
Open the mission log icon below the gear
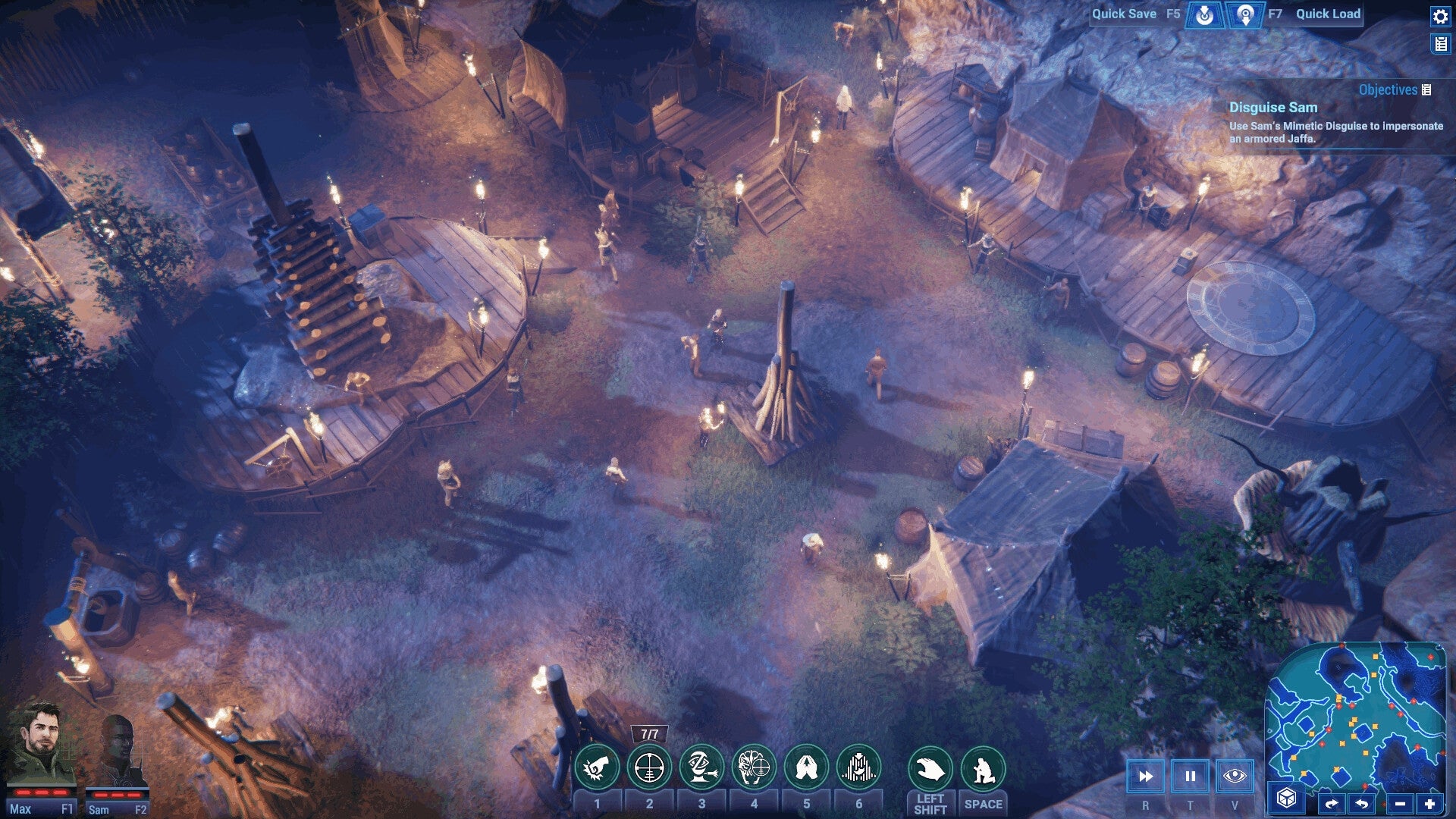click(1439, 43)
